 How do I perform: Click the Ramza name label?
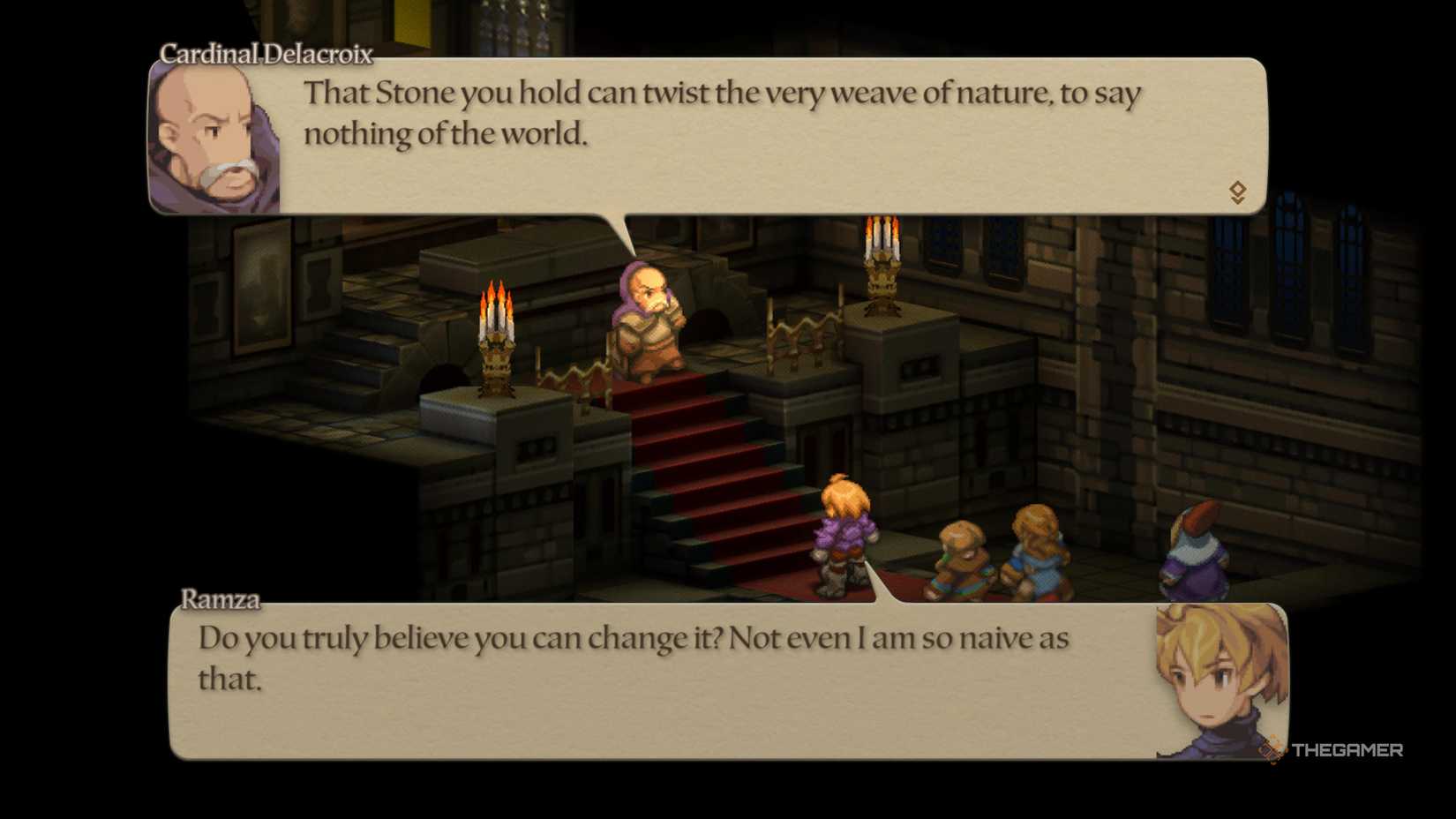[x=220, y=598]
